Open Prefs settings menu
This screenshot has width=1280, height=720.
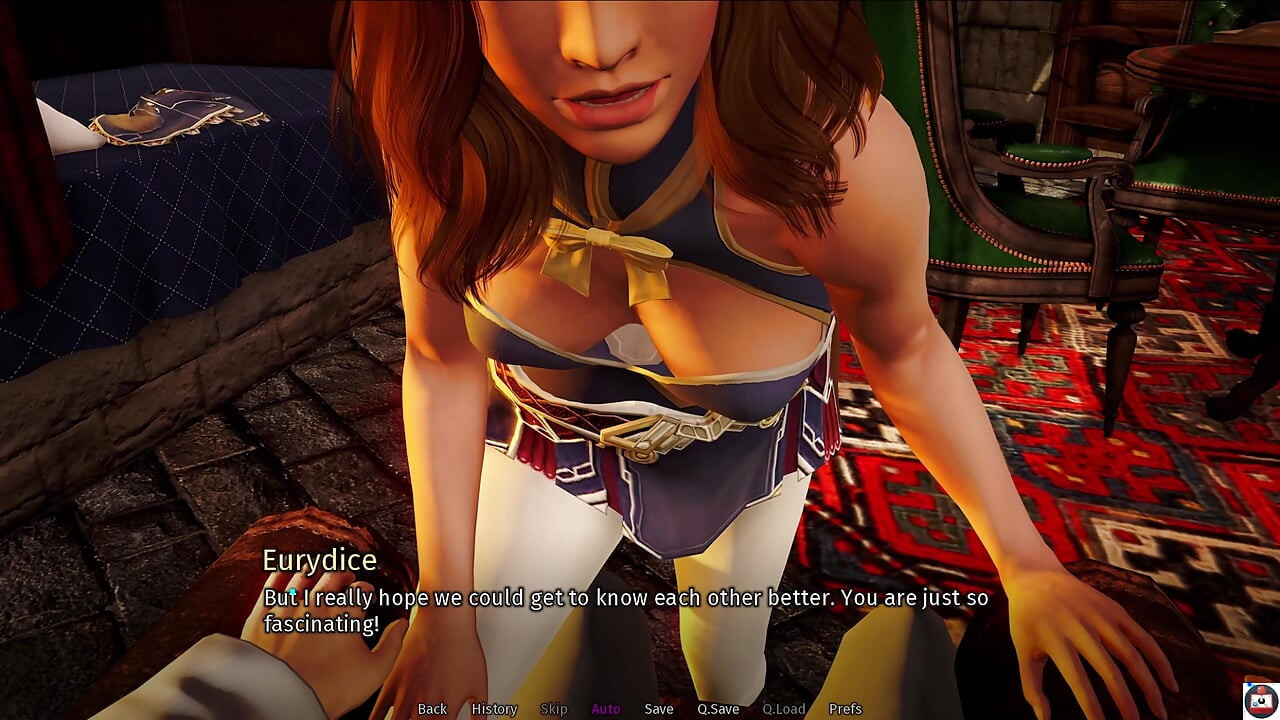coord(845,709)
